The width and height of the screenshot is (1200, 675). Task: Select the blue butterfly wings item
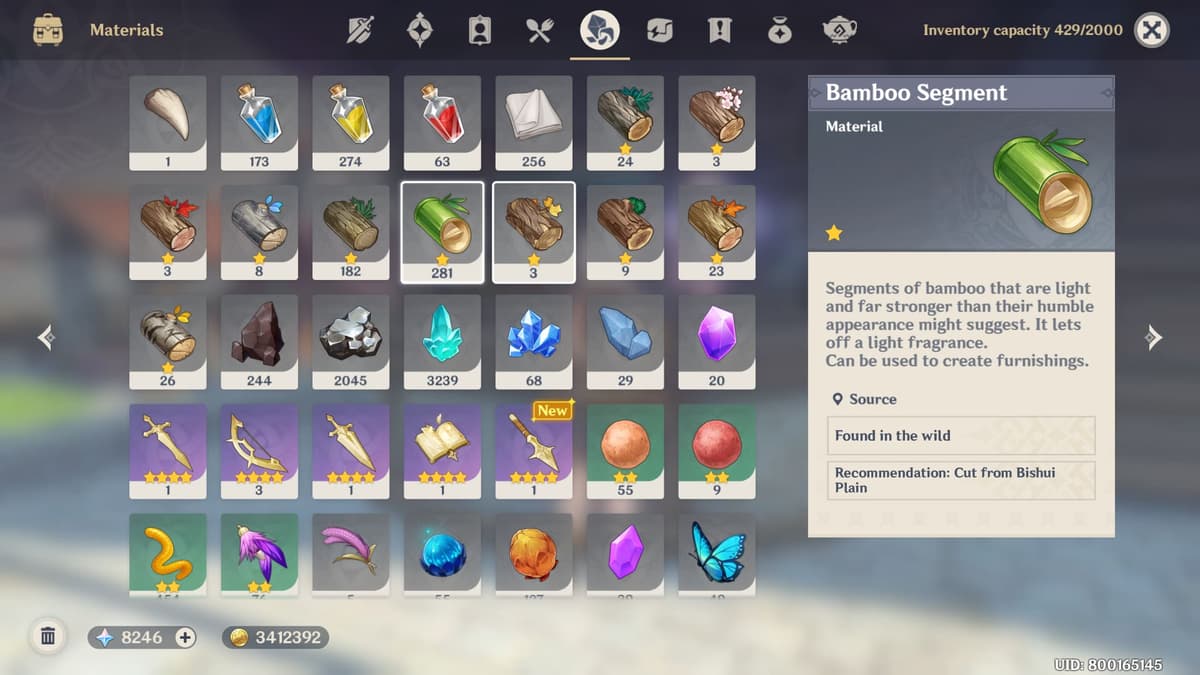(717, 554)
